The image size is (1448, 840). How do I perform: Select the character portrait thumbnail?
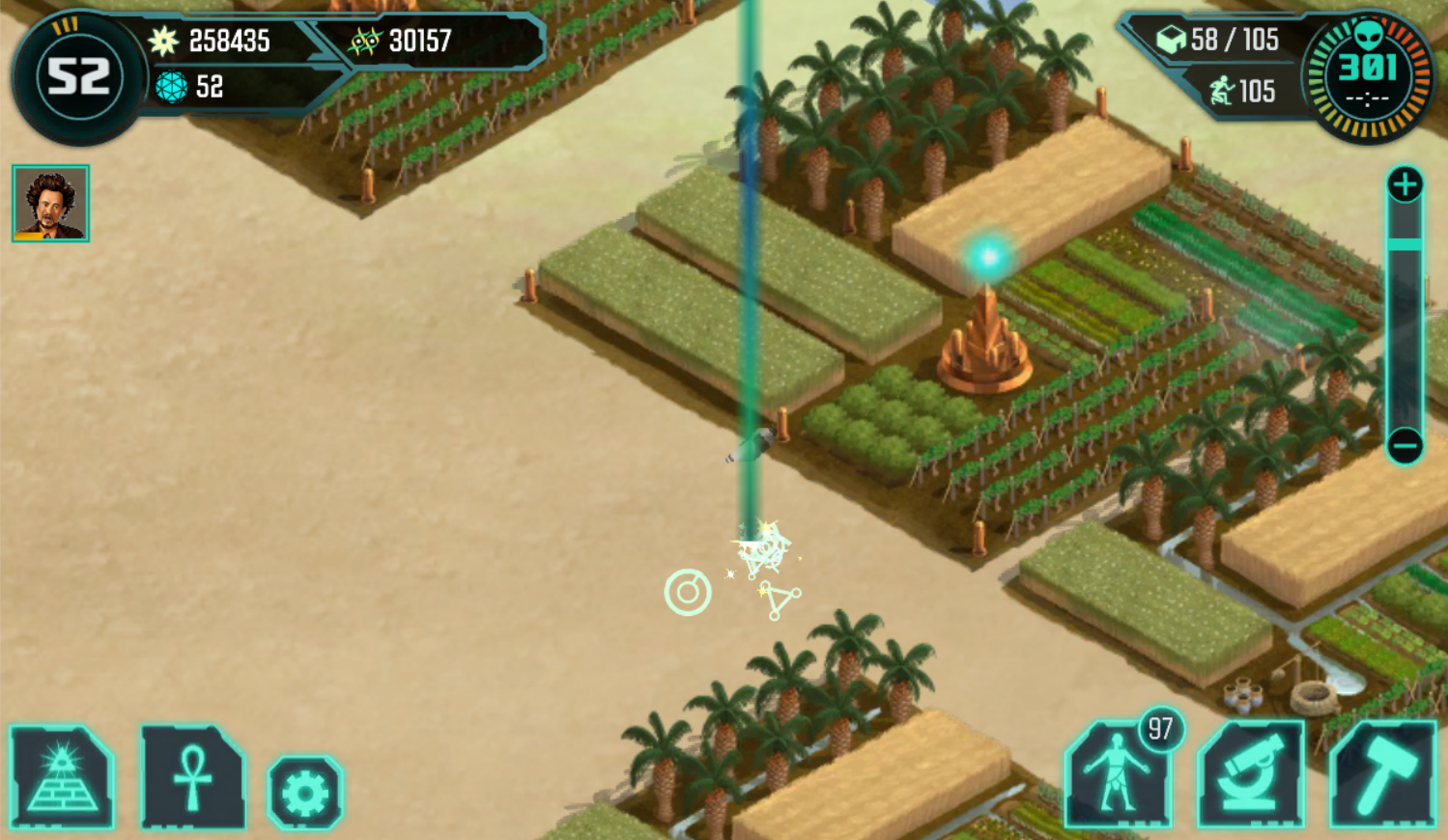(50, 203)
